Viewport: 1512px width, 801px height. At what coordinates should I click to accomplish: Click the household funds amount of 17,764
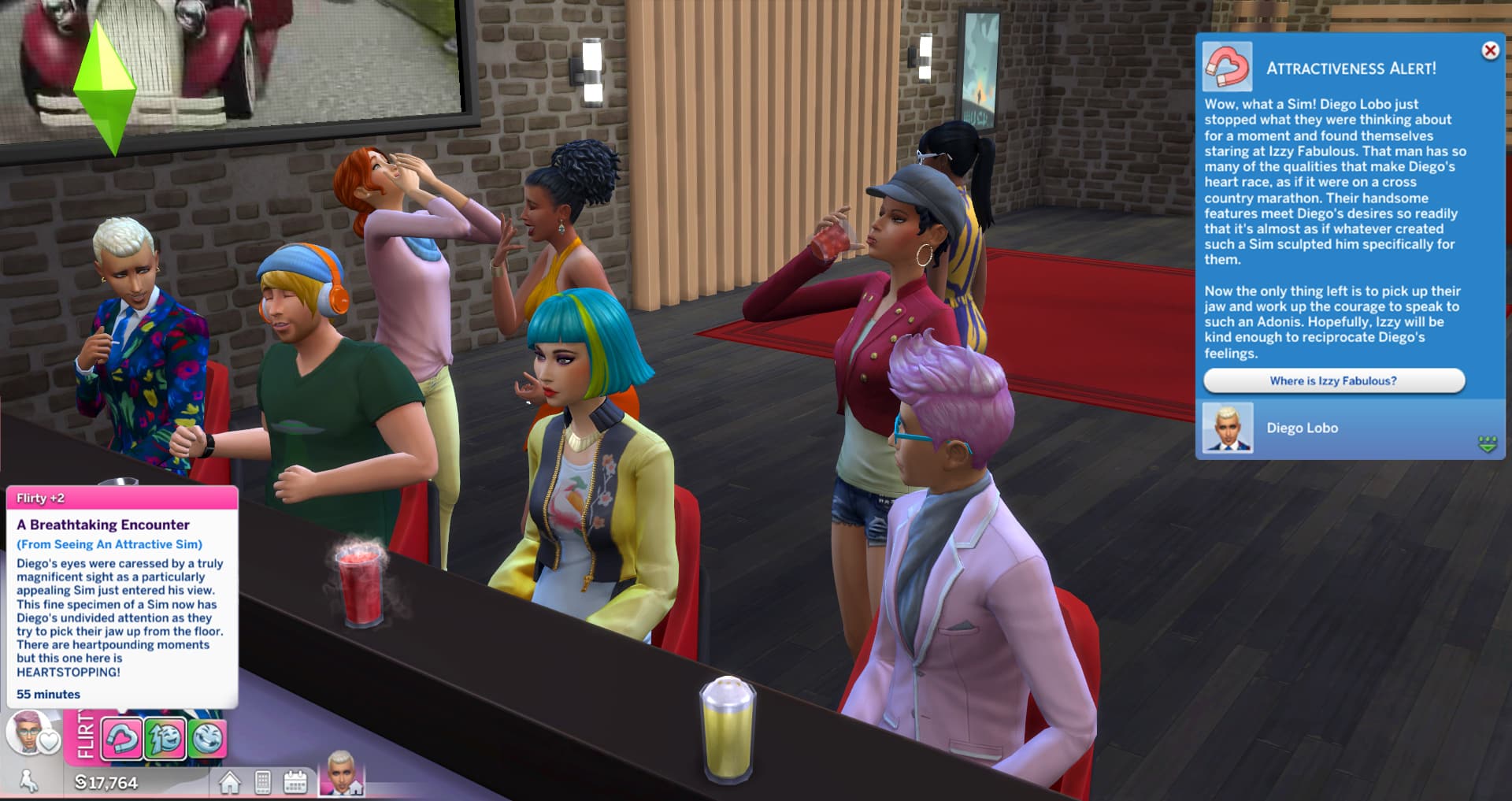coord(106,783)
